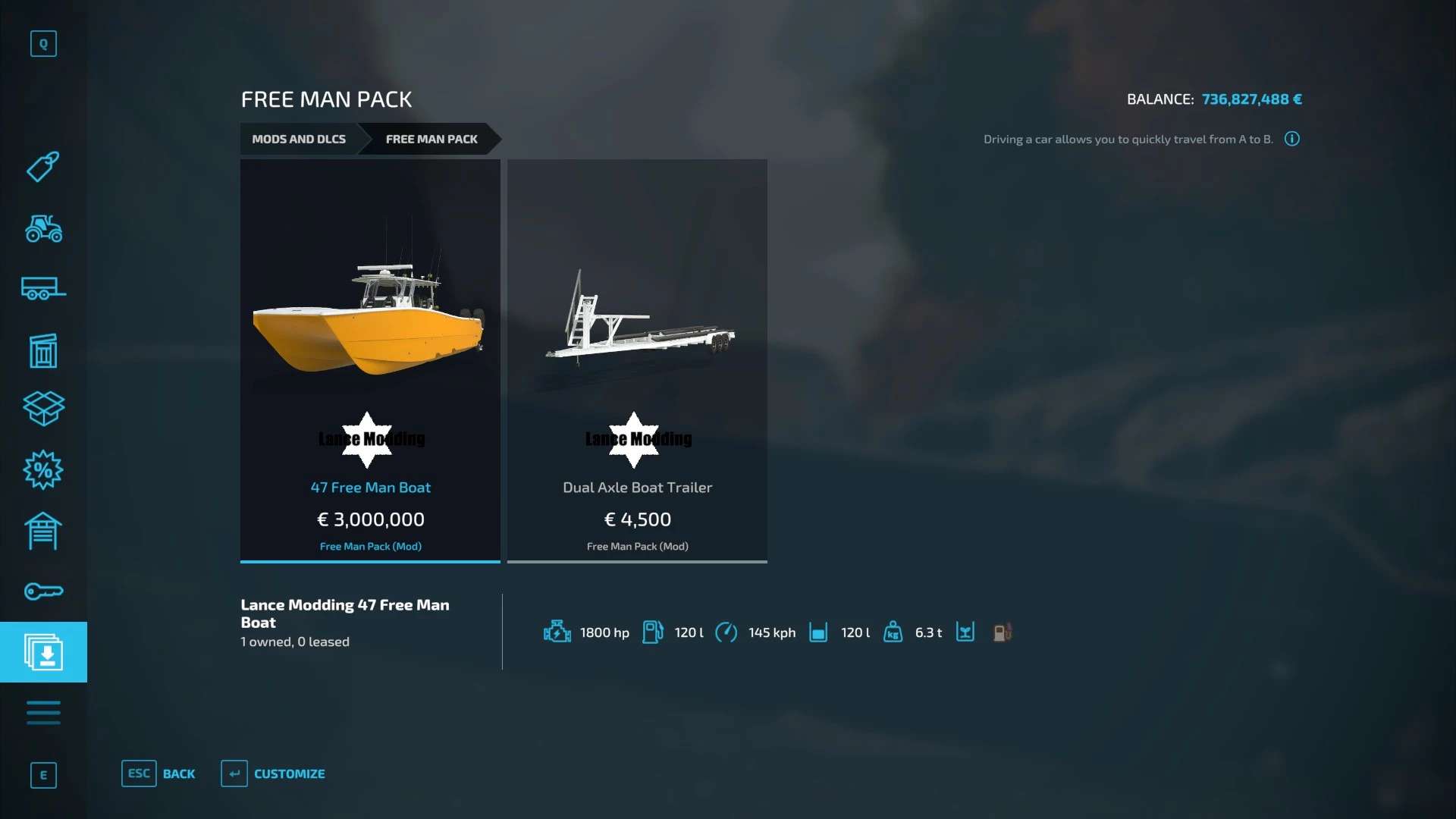Viewport: 1456px width, 819px height.
Task: Select the mods and DLC download category
Action: tap(43, 652)
